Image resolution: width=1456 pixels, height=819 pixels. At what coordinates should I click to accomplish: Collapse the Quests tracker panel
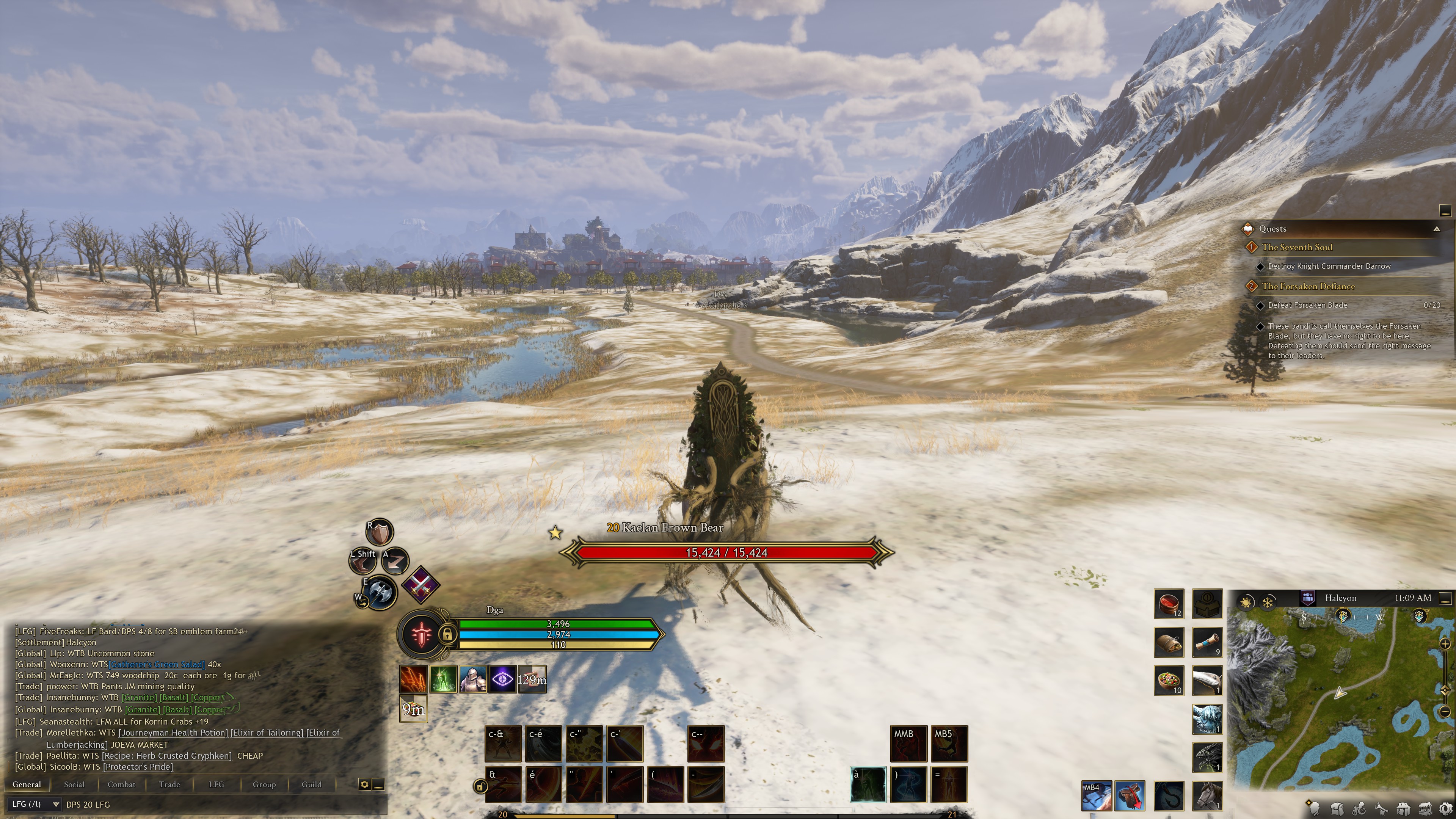click(x=1436, y=229)
